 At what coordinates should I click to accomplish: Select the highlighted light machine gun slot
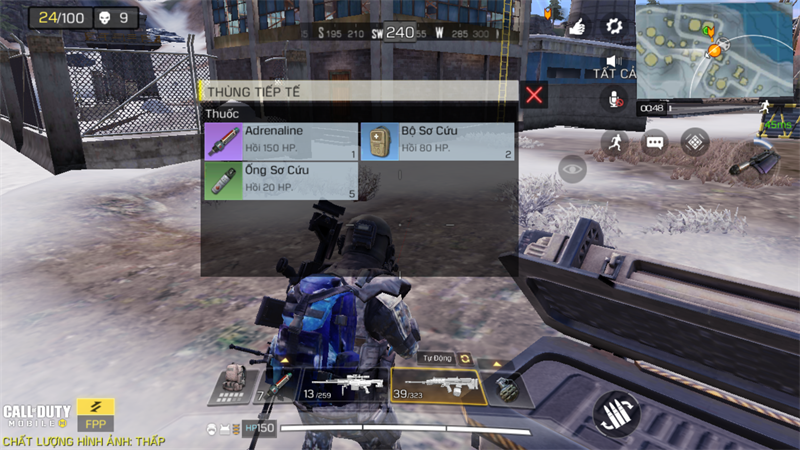pos(438,387)
